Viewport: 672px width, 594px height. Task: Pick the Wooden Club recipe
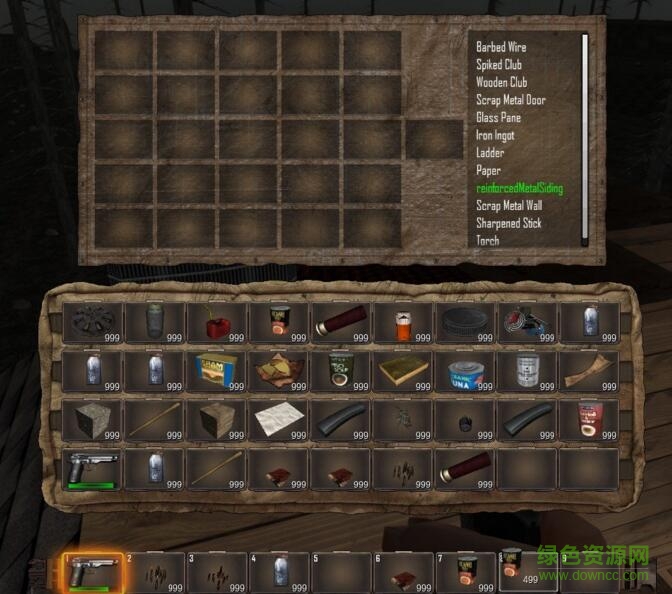[x=501, y=83]
